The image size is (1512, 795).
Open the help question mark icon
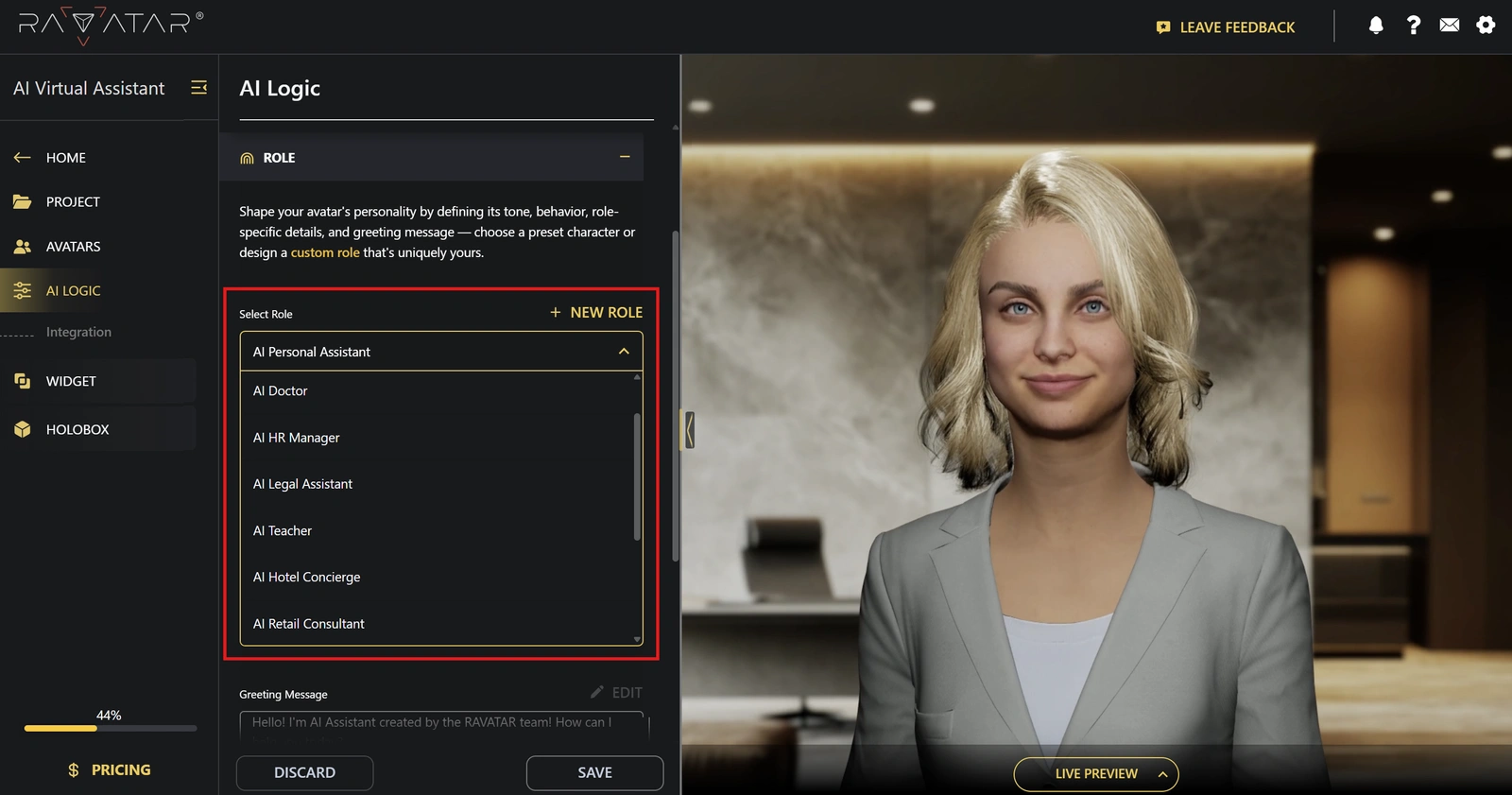coord(1413,26)
